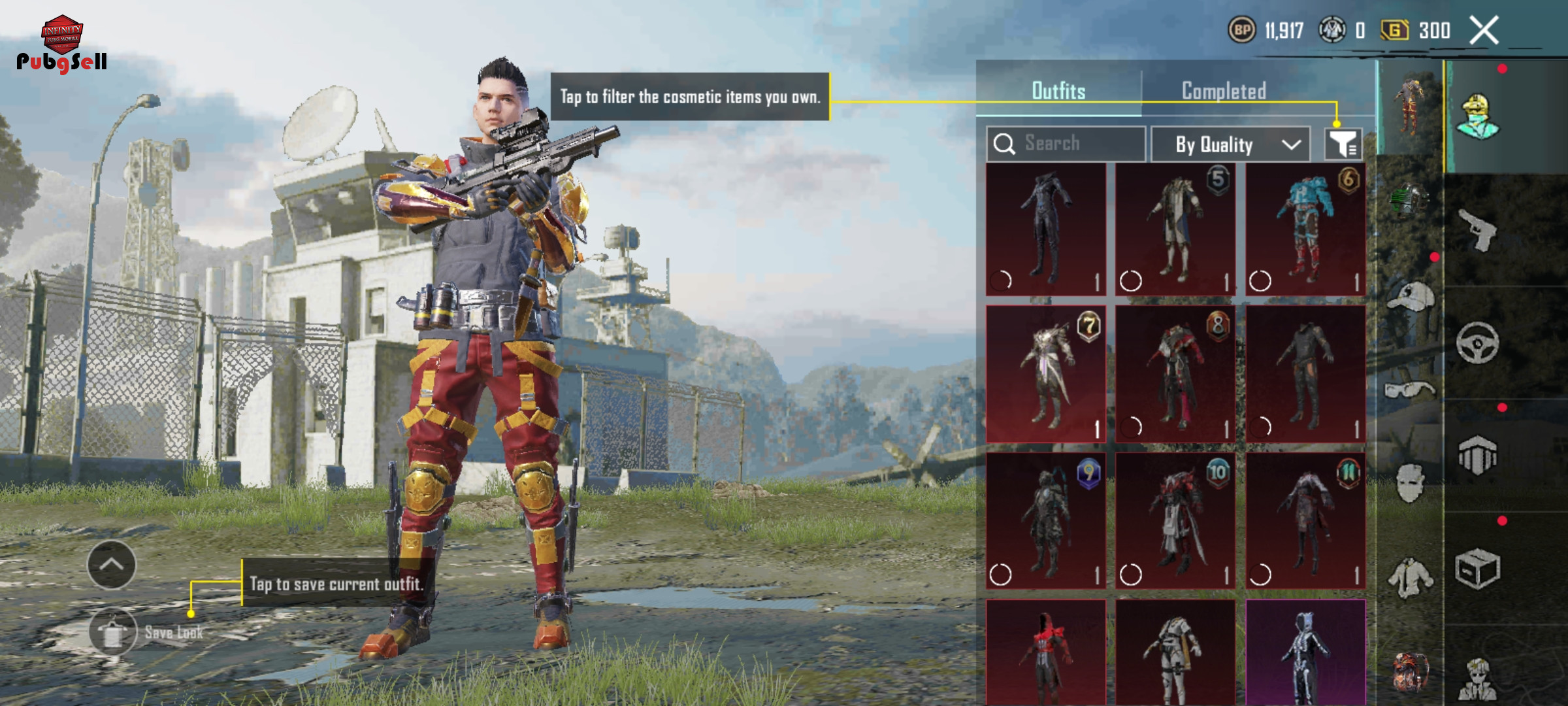
Task: Open the jacket clothing category
Action: [x=1410, y=578]
